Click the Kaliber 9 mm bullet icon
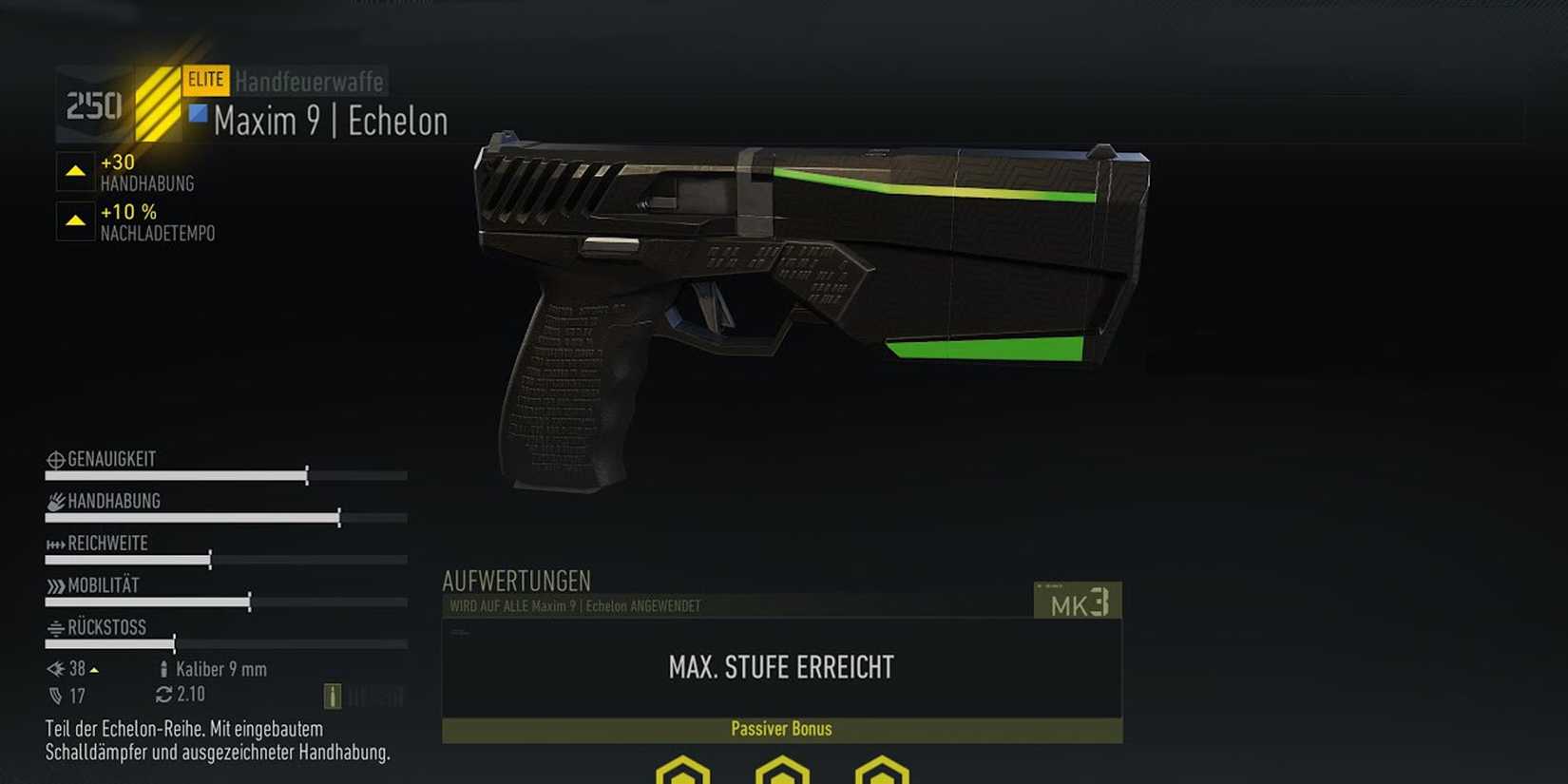1568x784 pixels. click(x=163, y=669)
